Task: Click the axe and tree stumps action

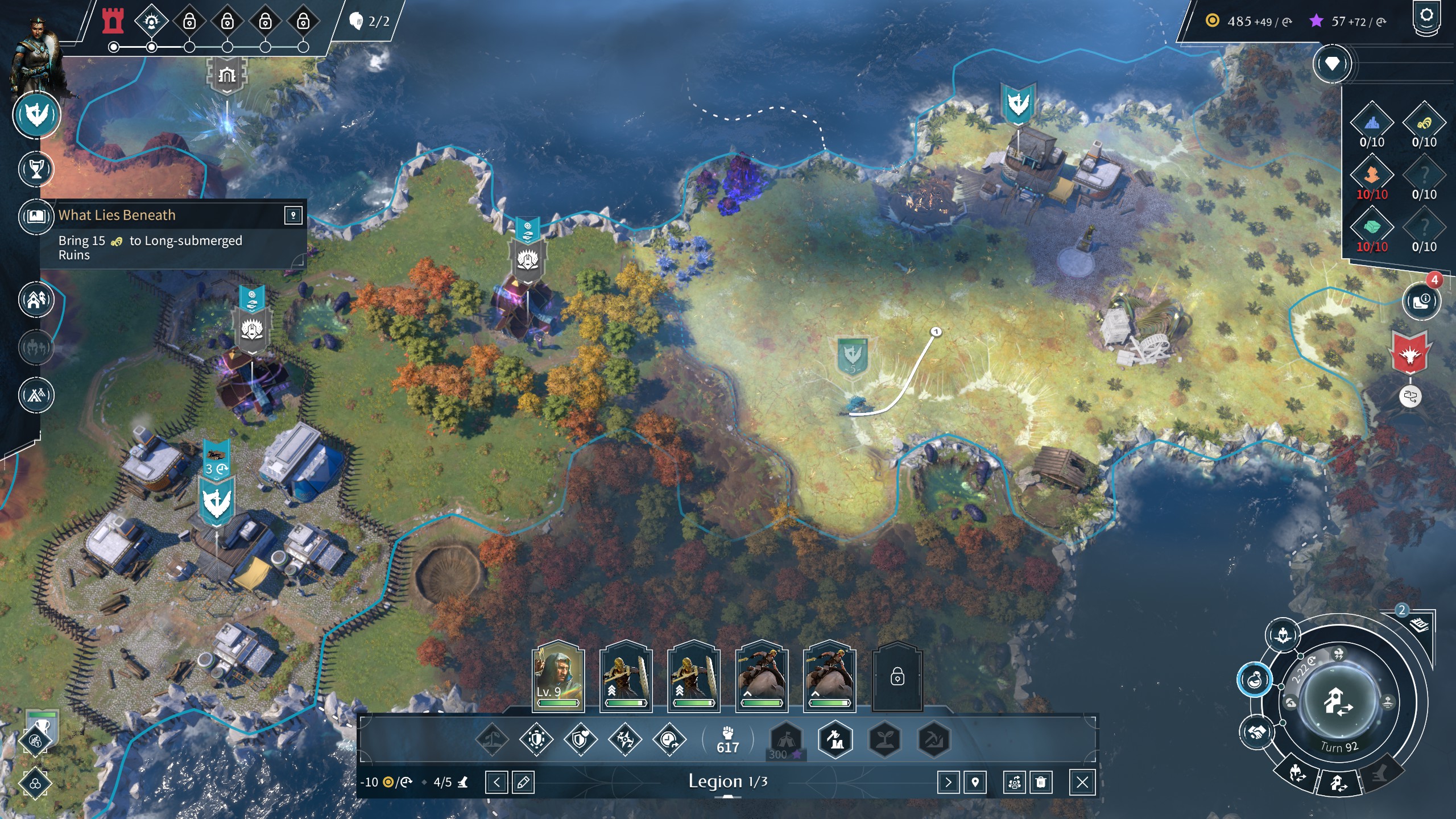Action: tap(835, 739)
